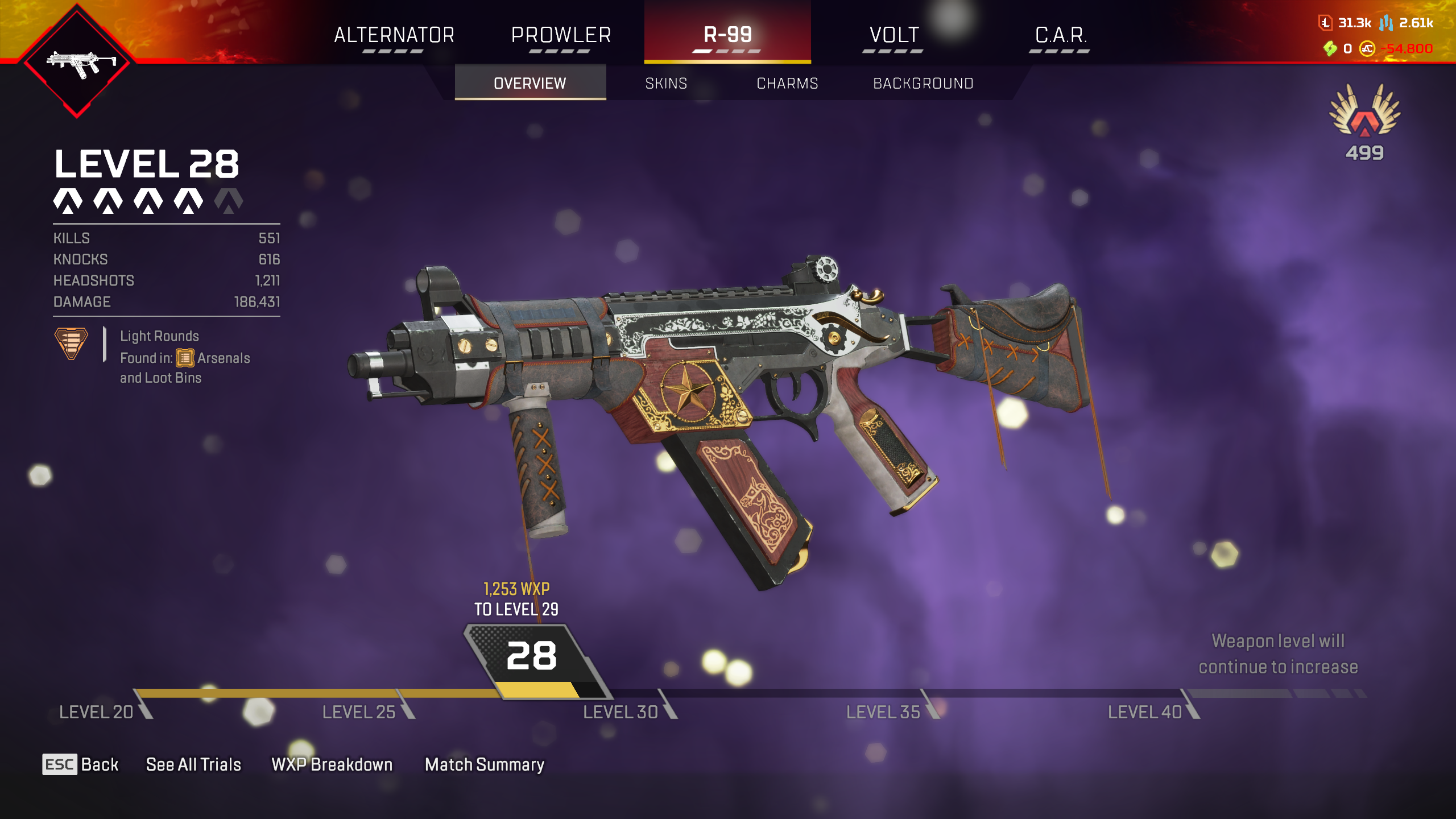Click the winged mastery badge showing 499
Viewport: 1456px width, 819px height.
[1364, 121]
